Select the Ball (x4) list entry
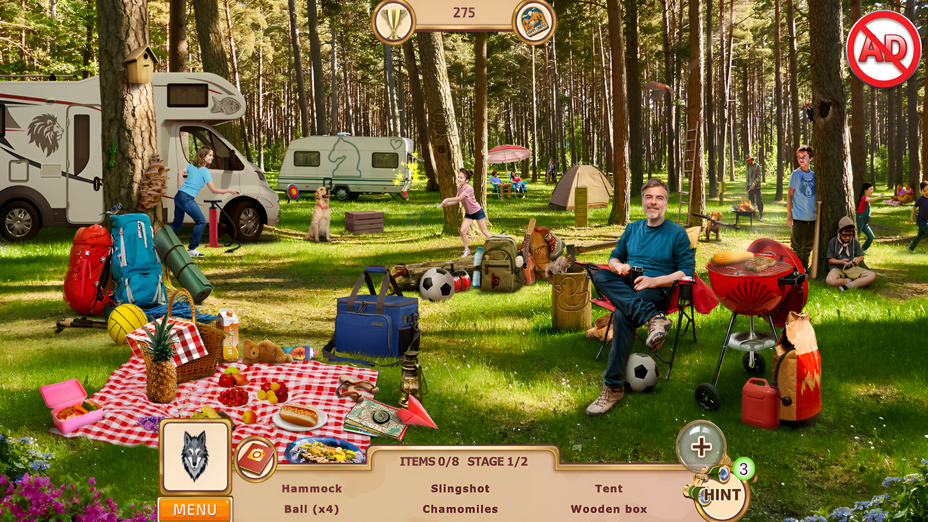 [x=312, y=509]
